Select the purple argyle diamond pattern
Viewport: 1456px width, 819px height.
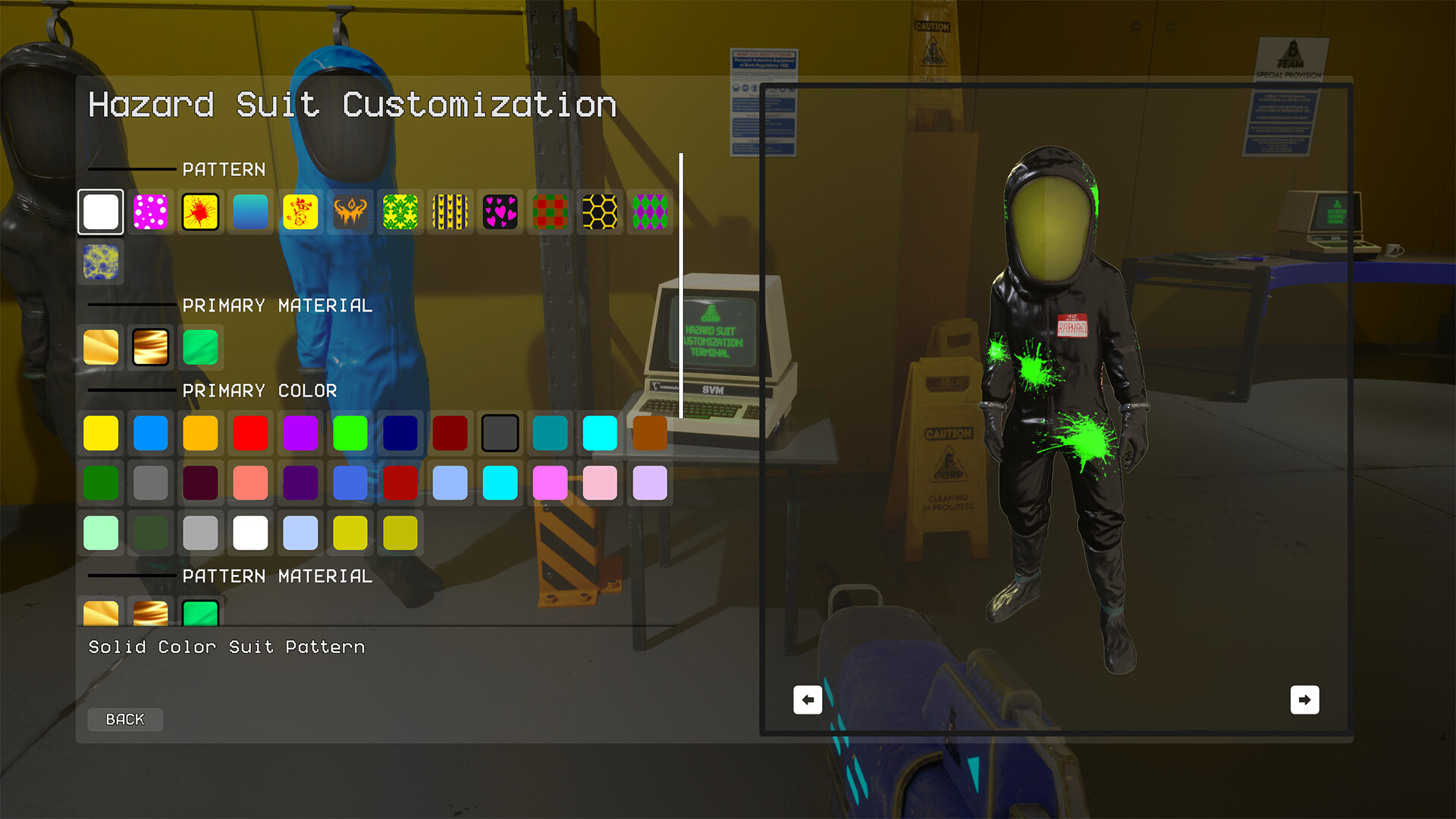tap(650, 212)
